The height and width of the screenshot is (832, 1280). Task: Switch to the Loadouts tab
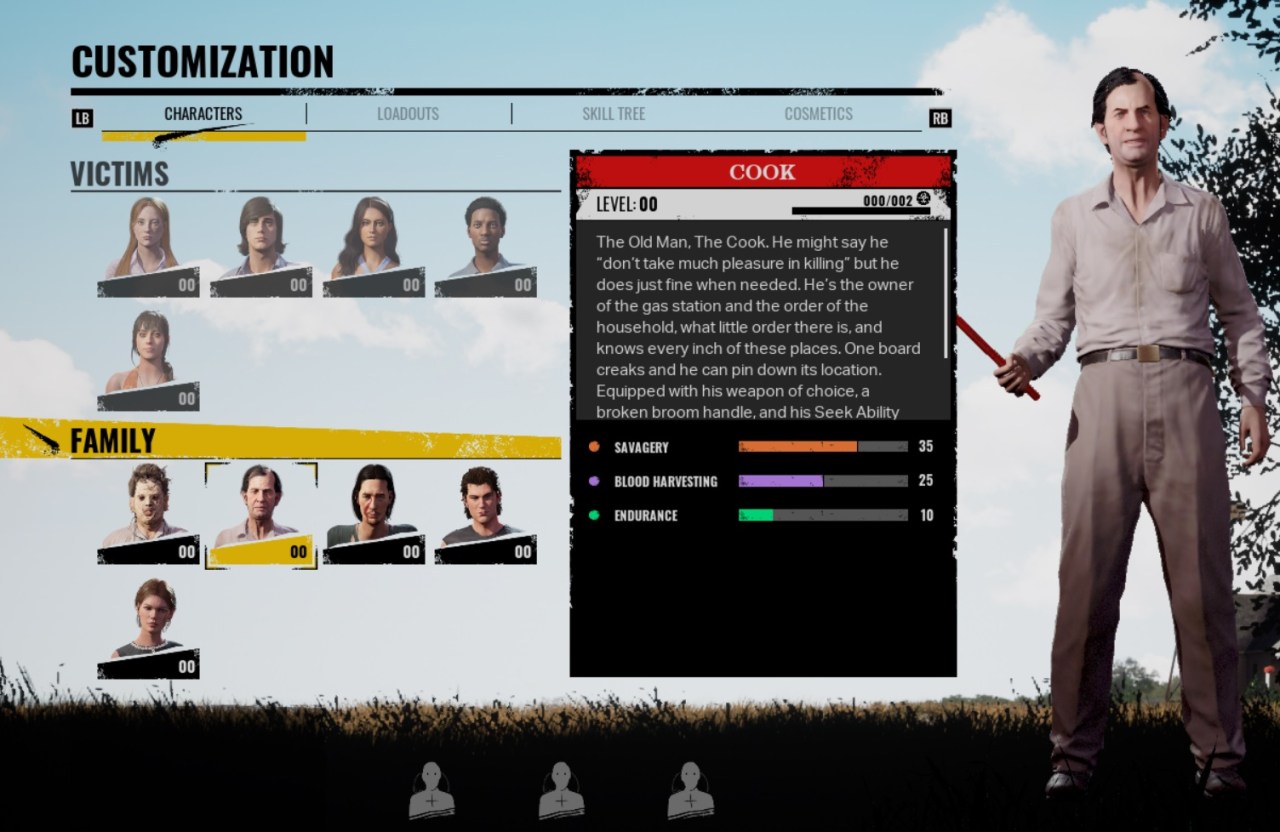point(408,113)
